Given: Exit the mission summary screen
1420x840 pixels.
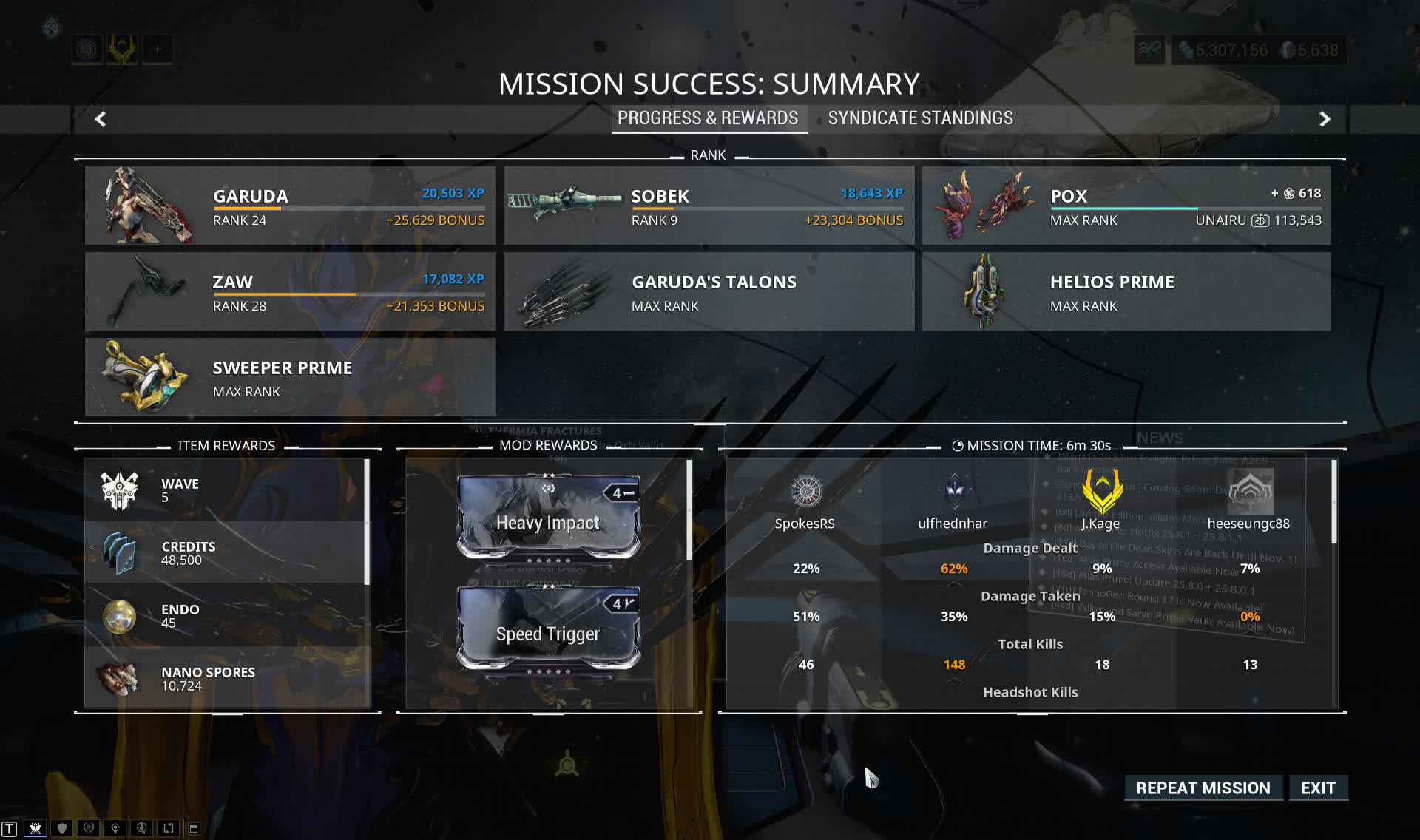Looking at the screenshot, I should [1318, 788].
